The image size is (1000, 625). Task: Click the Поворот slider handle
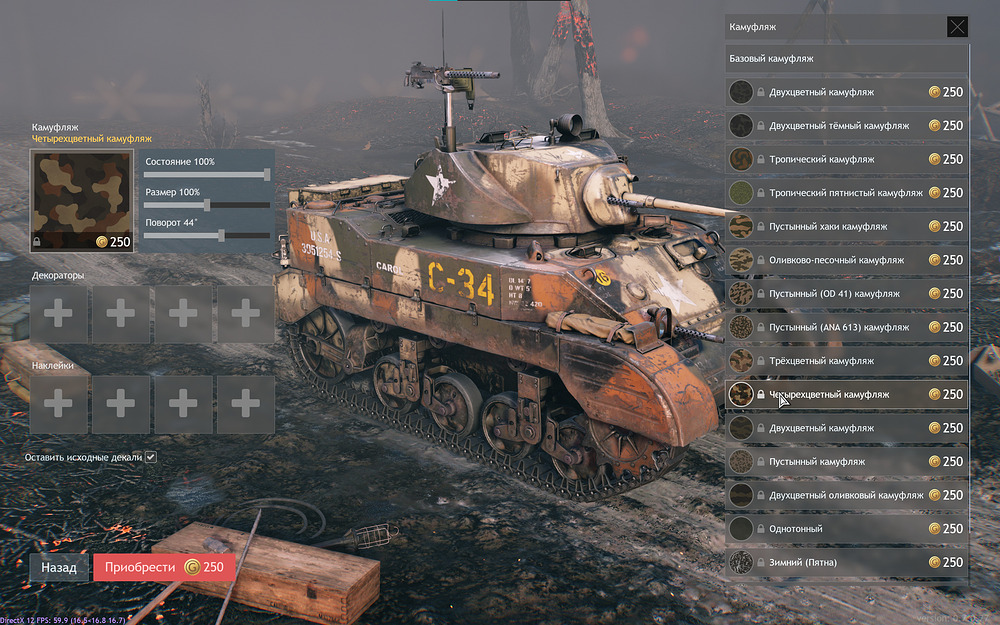(x=222, y=235)
